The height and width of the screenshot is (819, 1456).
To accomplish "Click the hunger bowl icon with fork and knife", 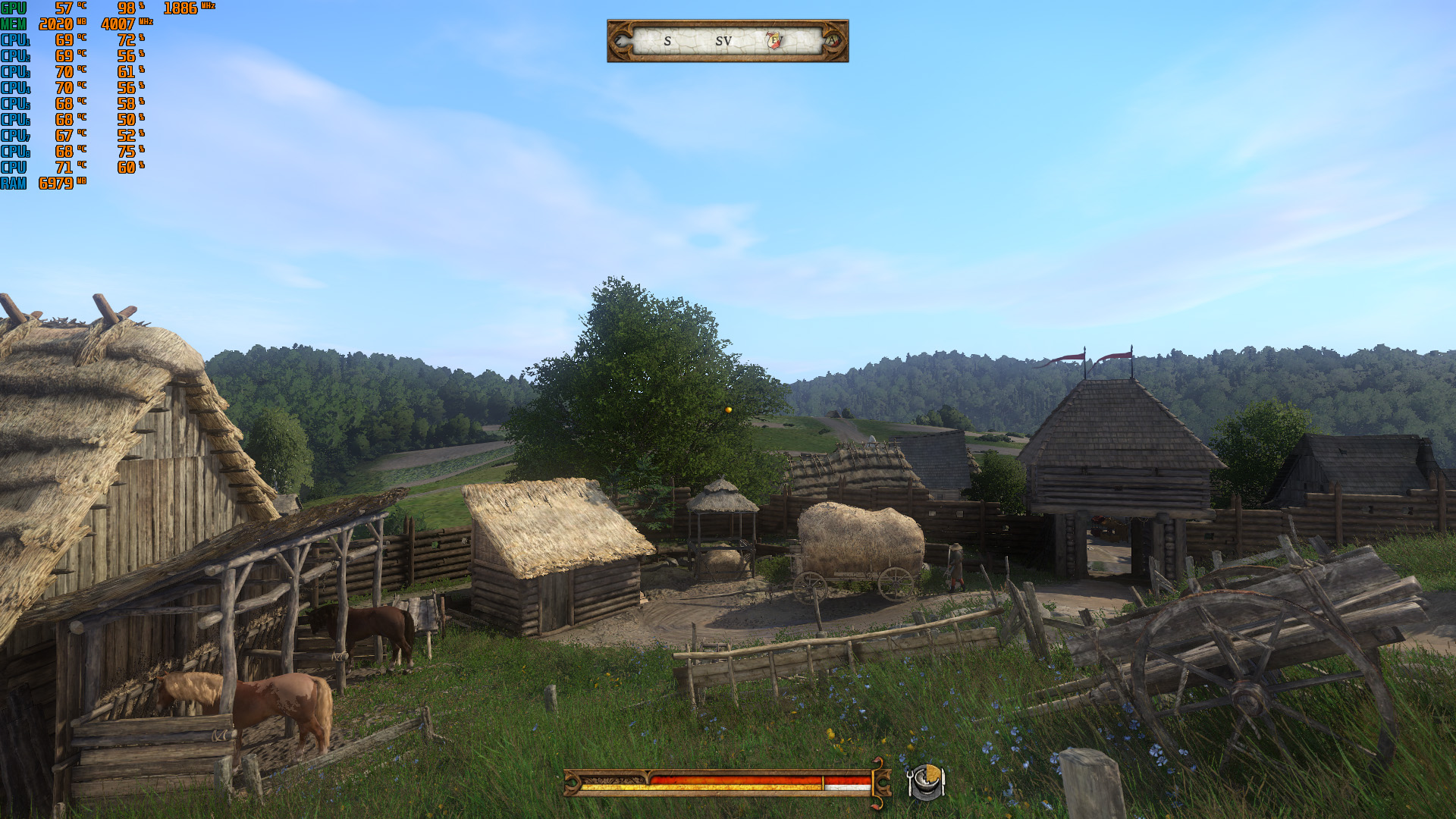I will [x=925, y=781].
